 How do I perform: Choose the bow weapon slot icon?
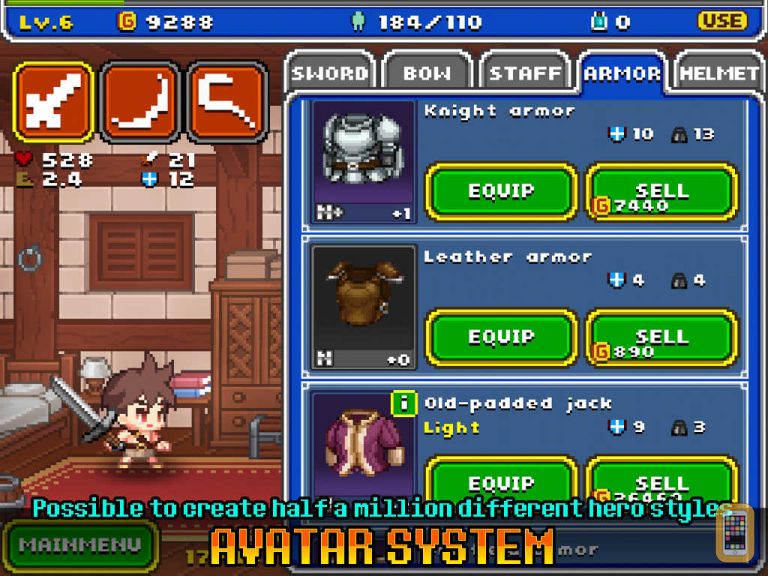(x=141, y=101)
